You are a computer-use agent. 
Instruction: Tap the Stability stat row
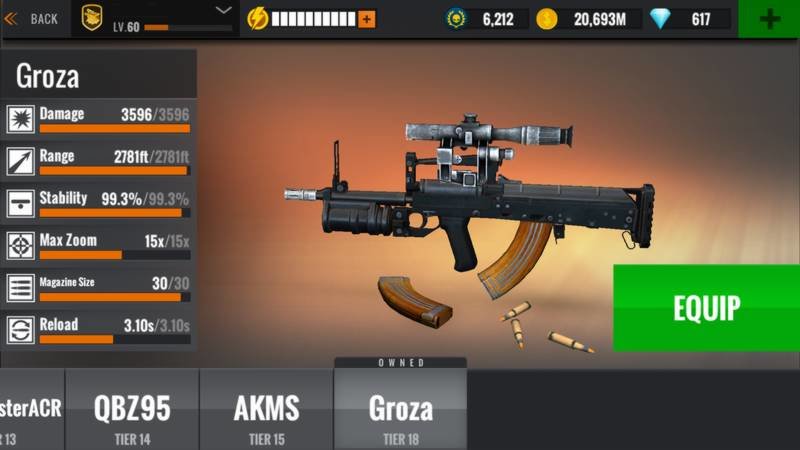point(98,204)
